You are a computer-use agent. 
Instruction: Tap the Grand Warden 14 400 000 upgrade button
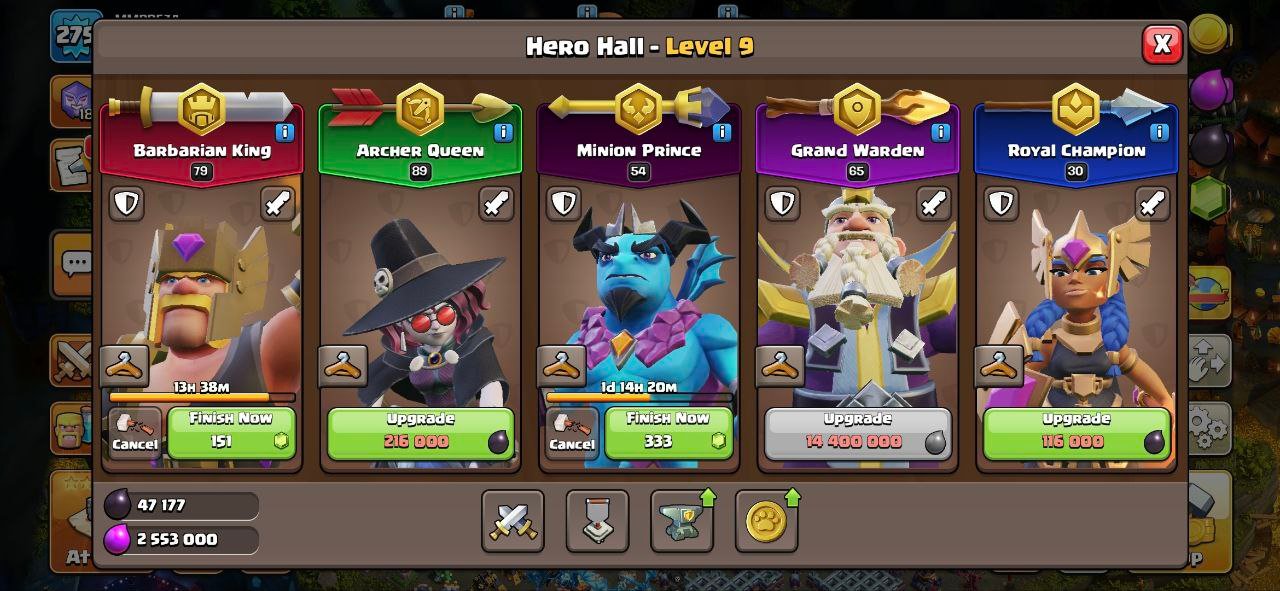tap(857, 432)
